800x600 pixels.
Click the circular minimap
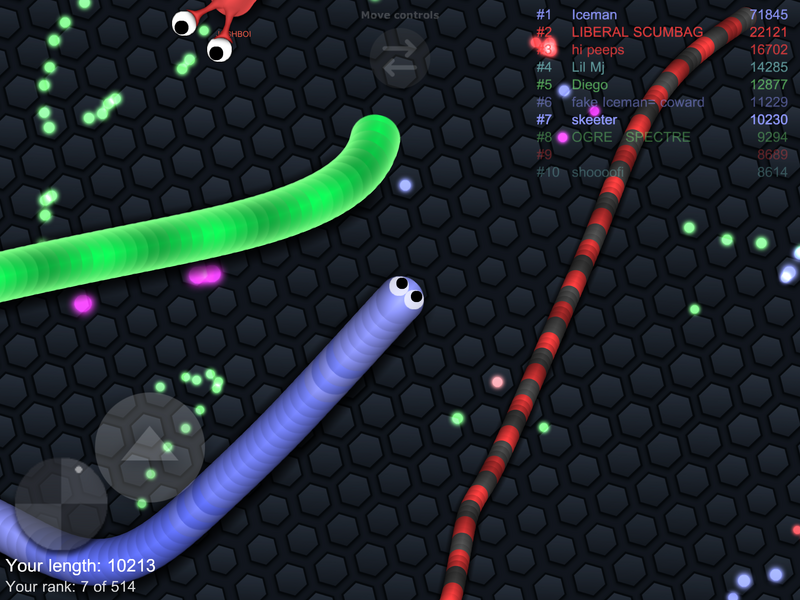point(61,504)
